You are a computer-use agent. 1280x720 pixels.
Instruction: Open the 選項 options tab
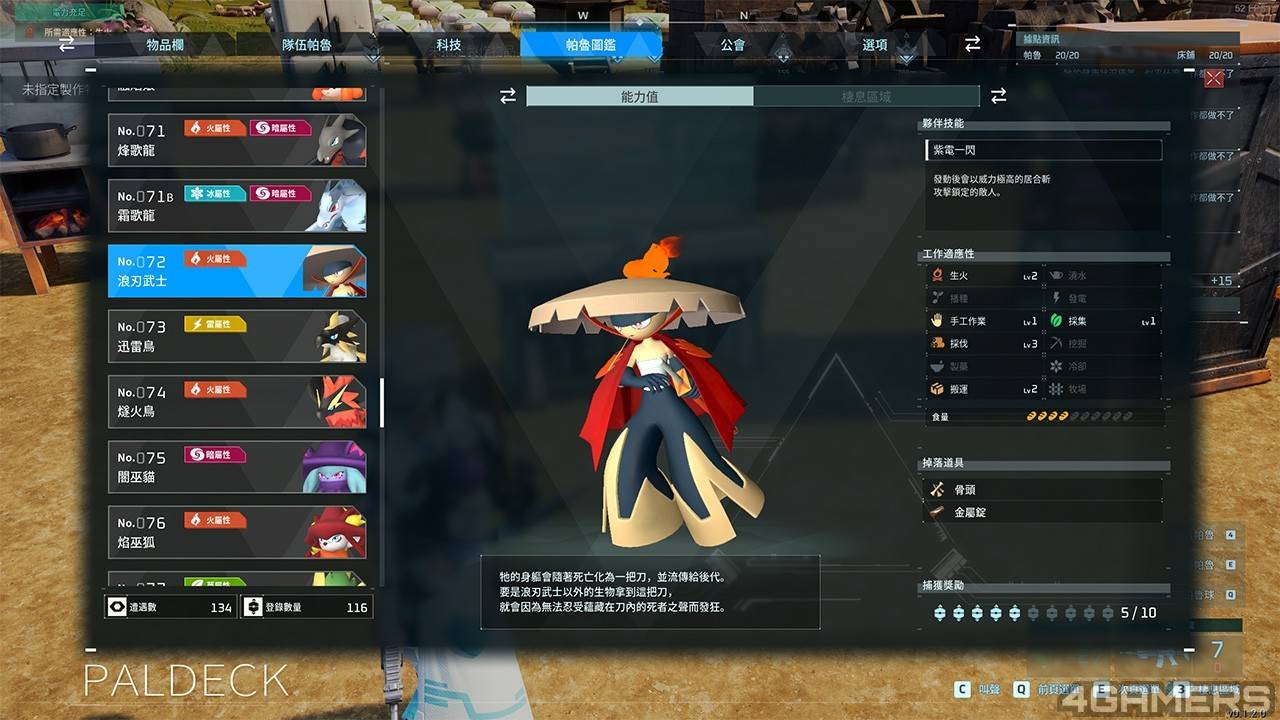coord(875,45)
